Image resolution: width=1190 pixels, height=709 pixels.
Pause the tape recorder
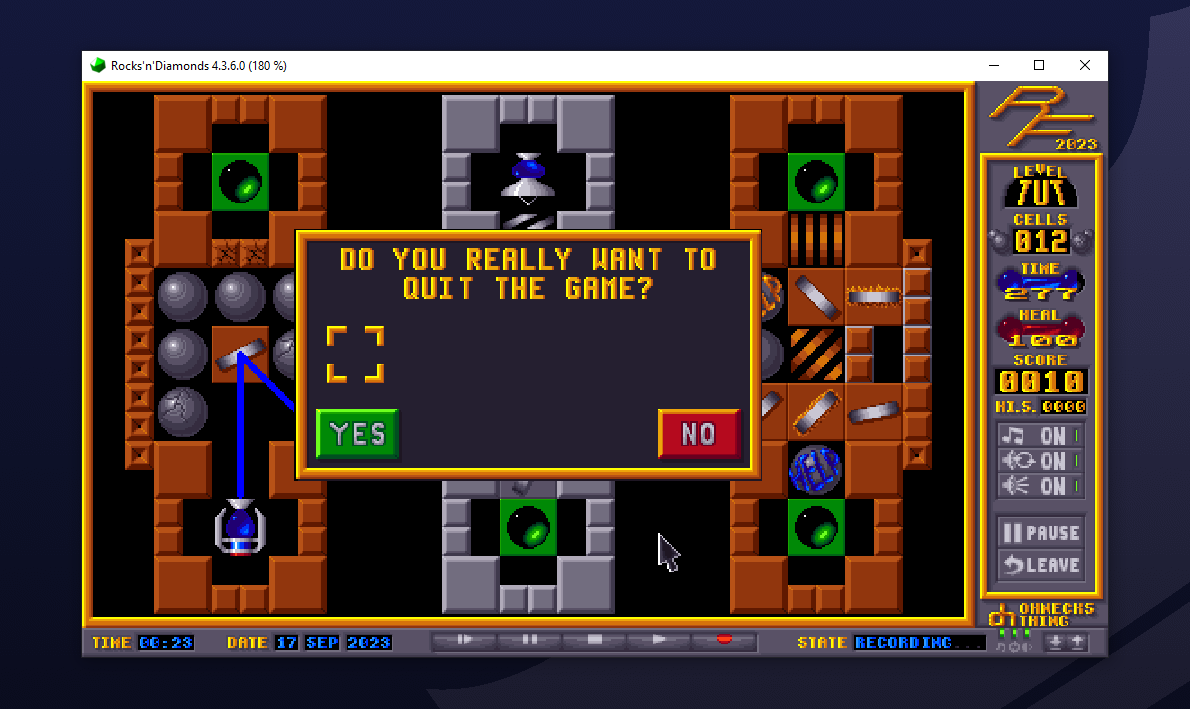point(530,640)
